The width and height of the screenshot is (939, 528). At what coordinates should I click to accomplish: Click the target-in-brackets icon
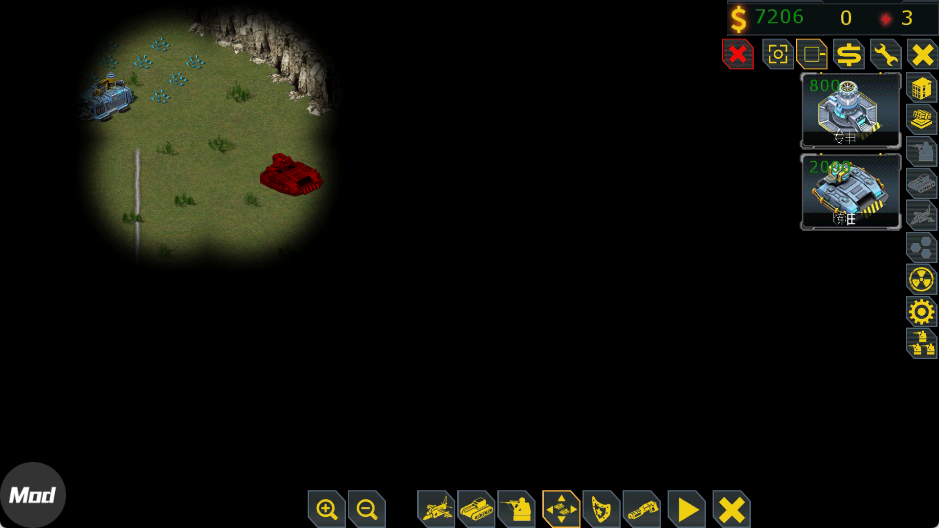point(778,54)
